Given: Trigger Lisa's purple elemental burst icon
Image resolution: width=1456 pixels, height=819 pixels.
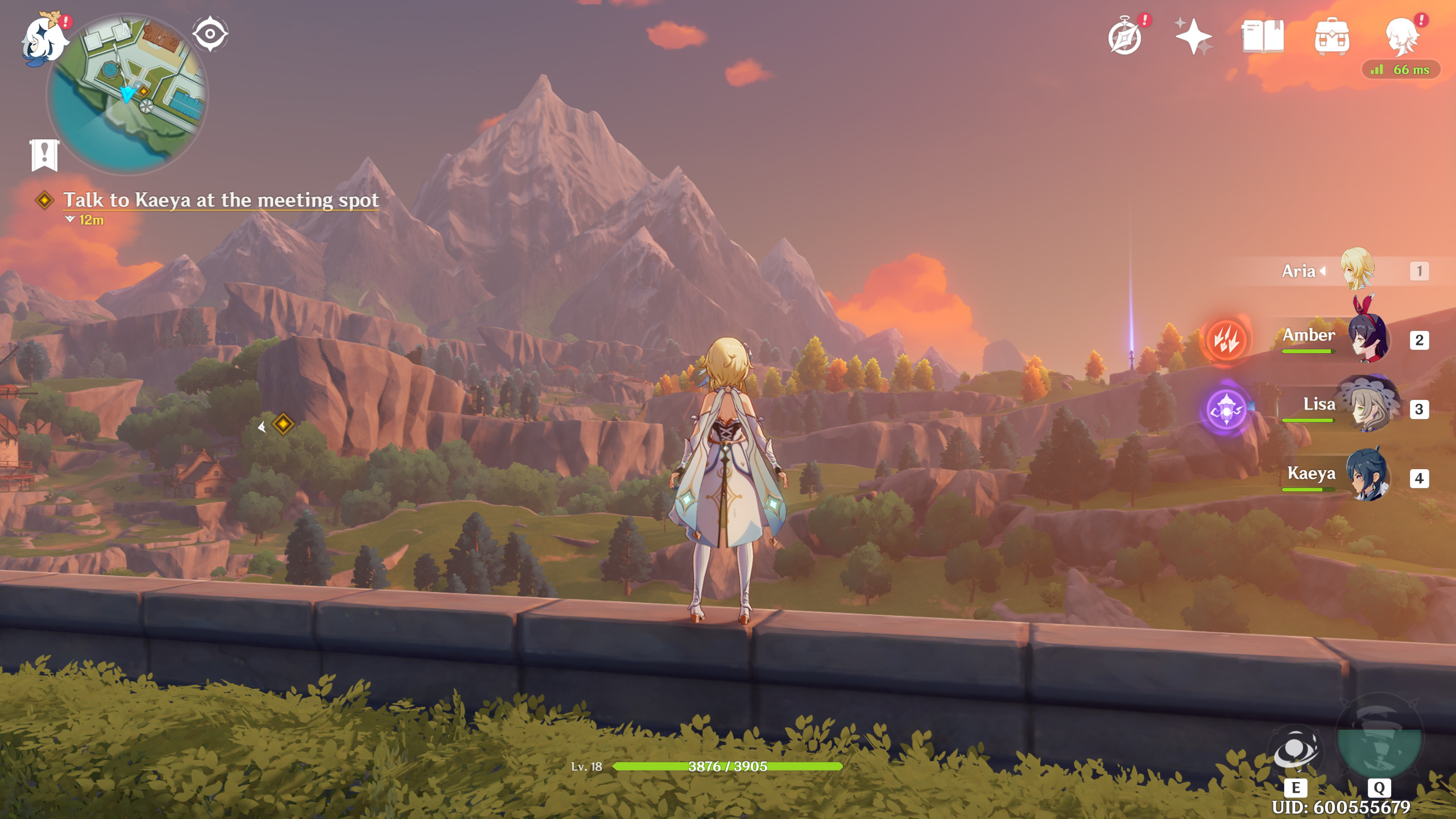Looking at the screenshot, I should tap(1226, 409).
